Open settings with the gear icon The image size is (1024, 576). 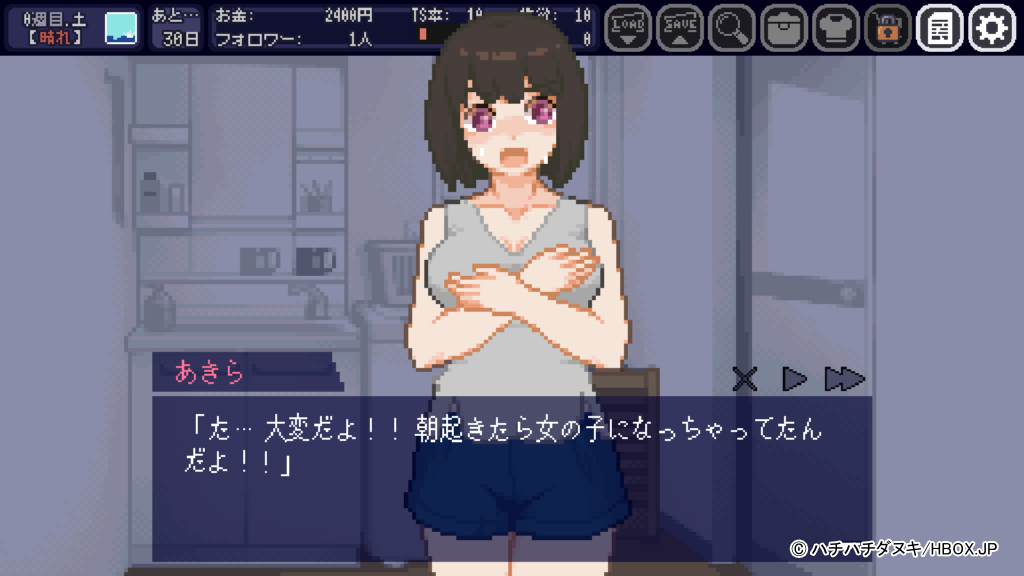[992, 28]
